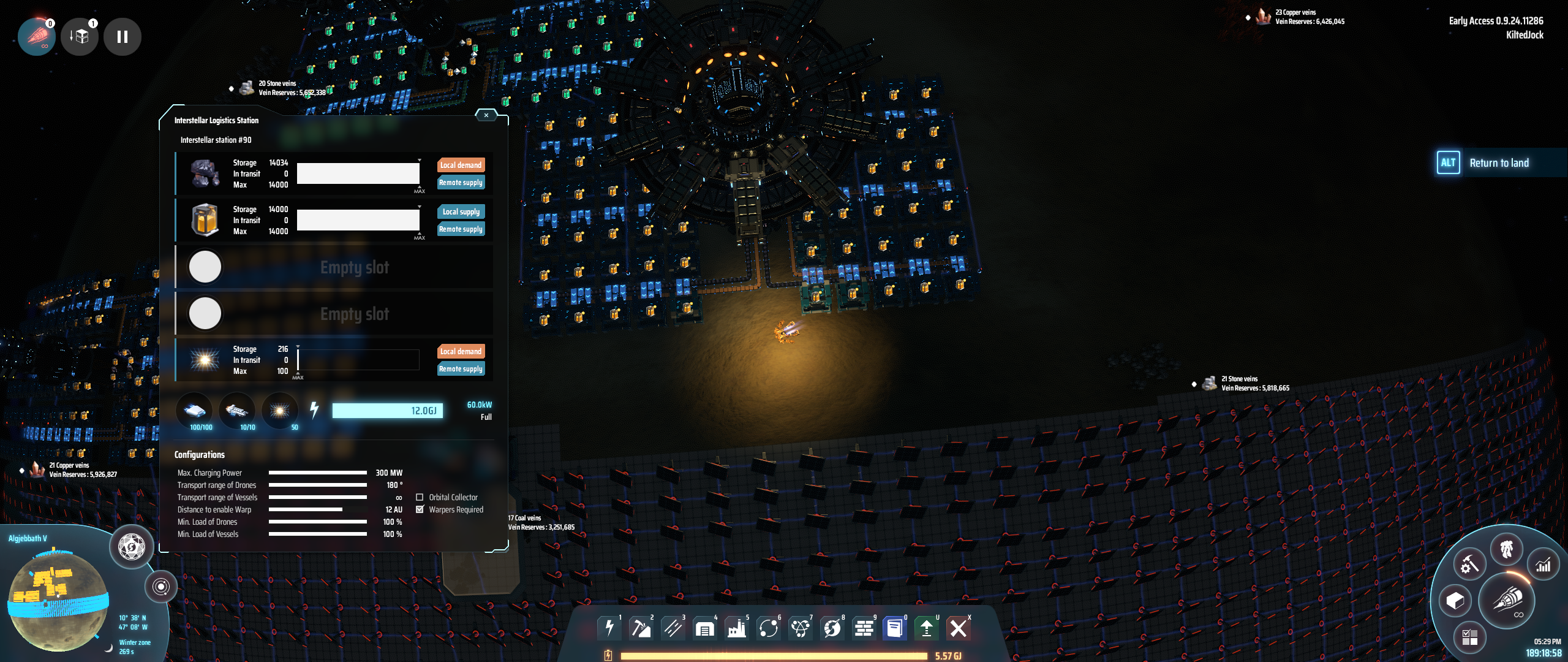Close the Interstellar Logistics Station panel
Image resolution: width=1568 pixels, height=662 pixels.
pos(486,115)
